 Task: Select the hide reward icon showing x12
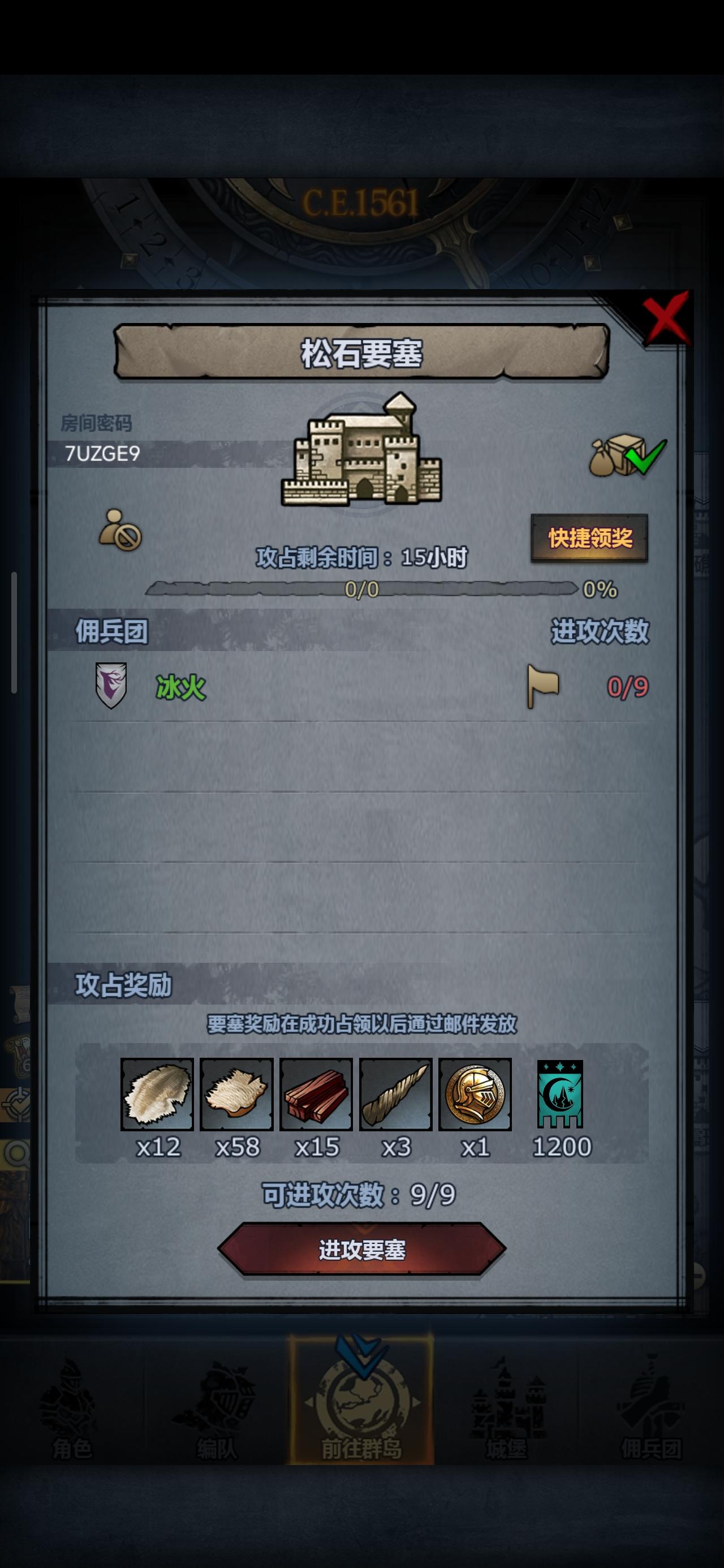(x=157, y=1093)
